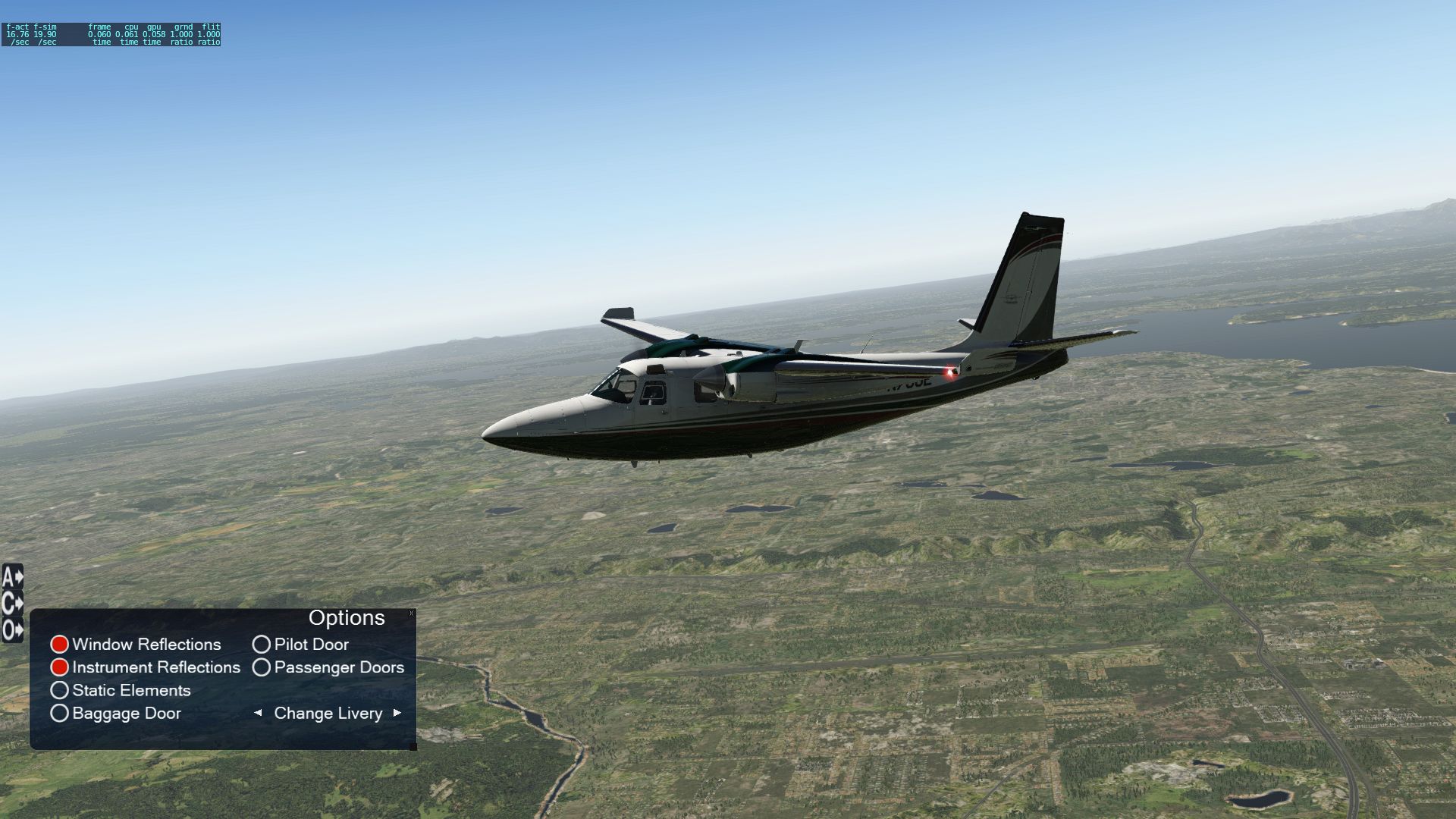This screenshot has width=1456, height=819.
Task: Open the Passenger Doors
Action: [x=262, y=667]
